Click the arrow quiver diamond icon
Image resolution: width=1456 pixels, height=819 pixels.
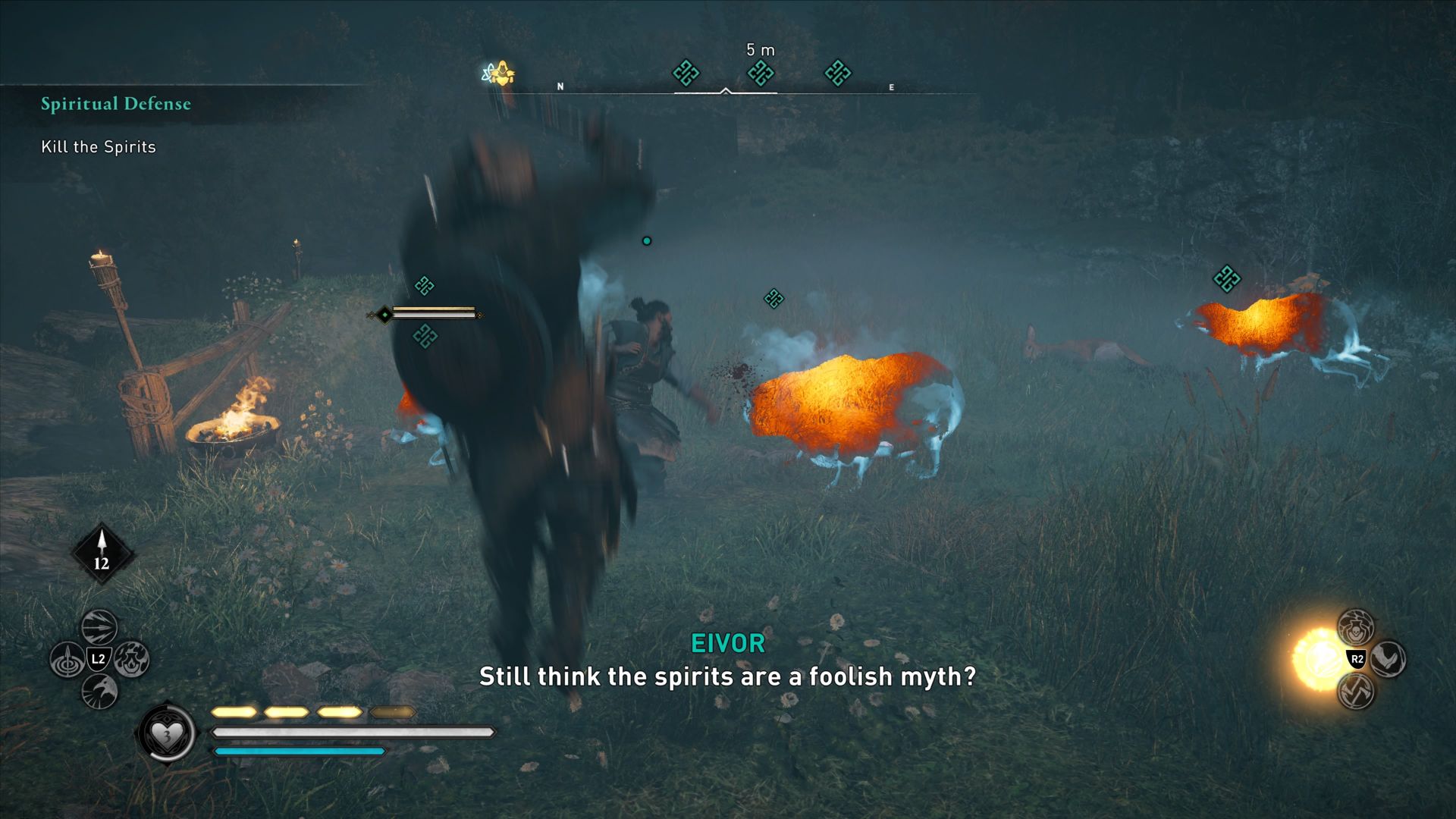click(102, 554)
